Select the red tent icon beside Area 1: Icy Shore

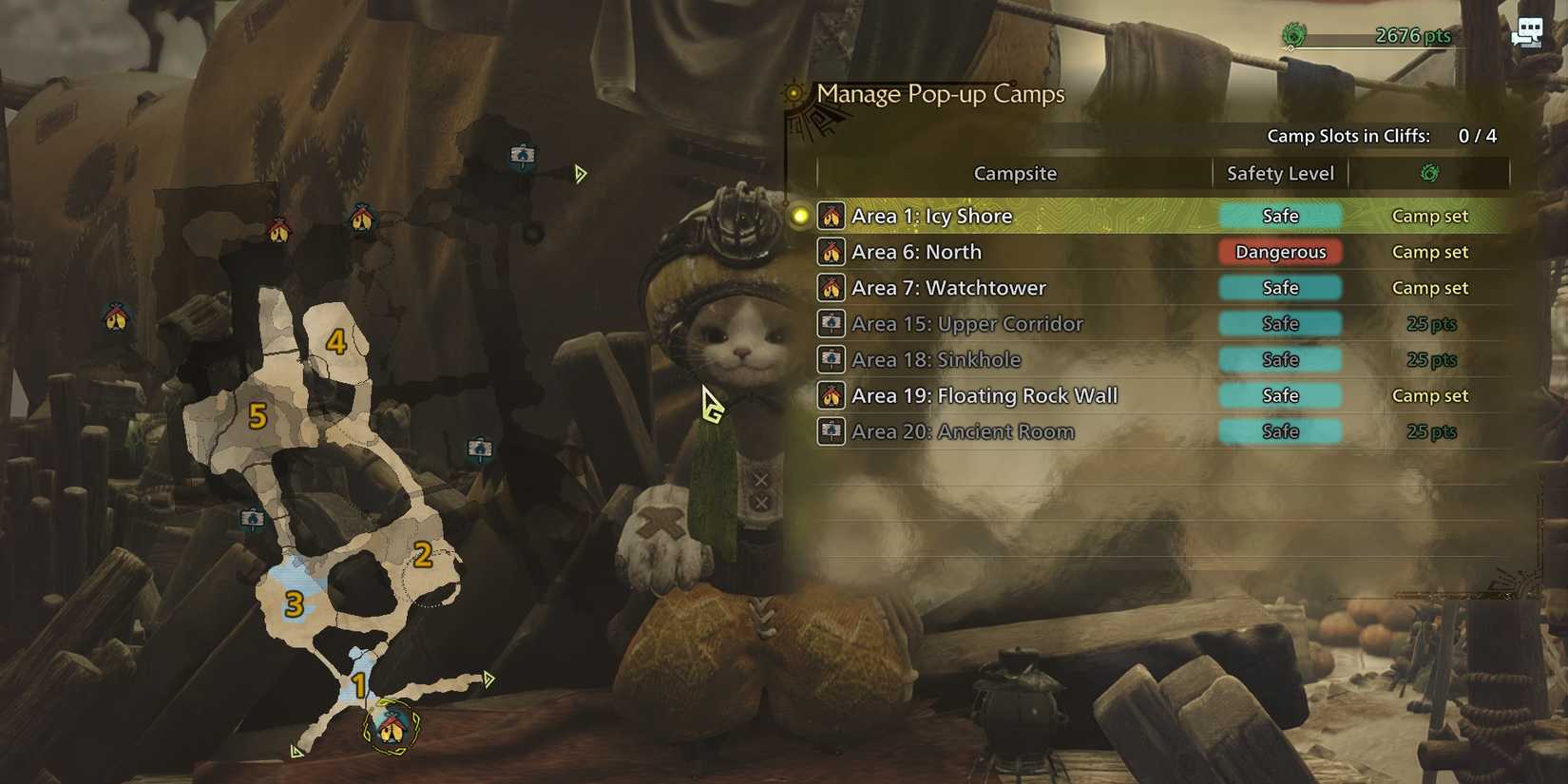[x=832, y=216]
